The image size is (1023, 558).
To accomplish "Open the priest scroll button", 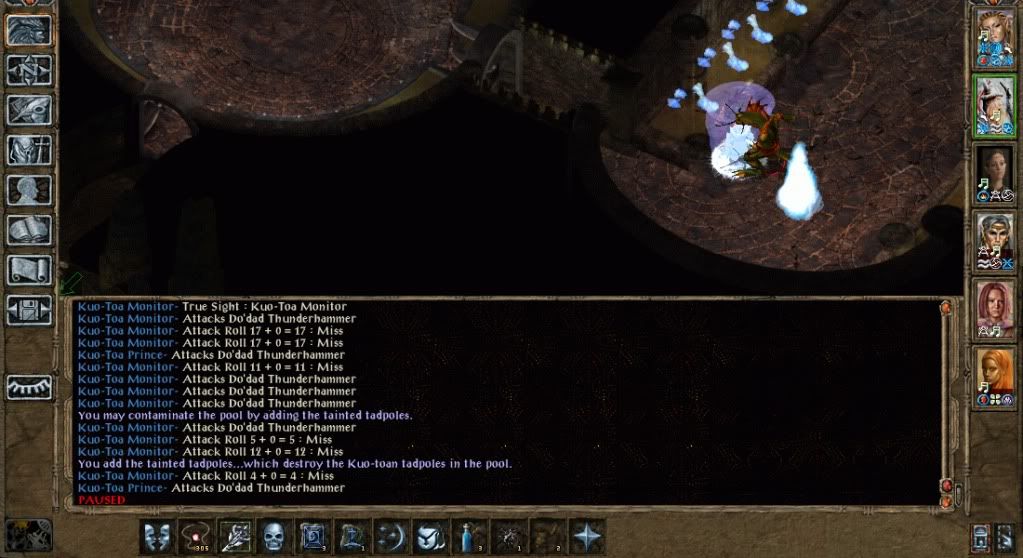I will [x=29, y=270].
